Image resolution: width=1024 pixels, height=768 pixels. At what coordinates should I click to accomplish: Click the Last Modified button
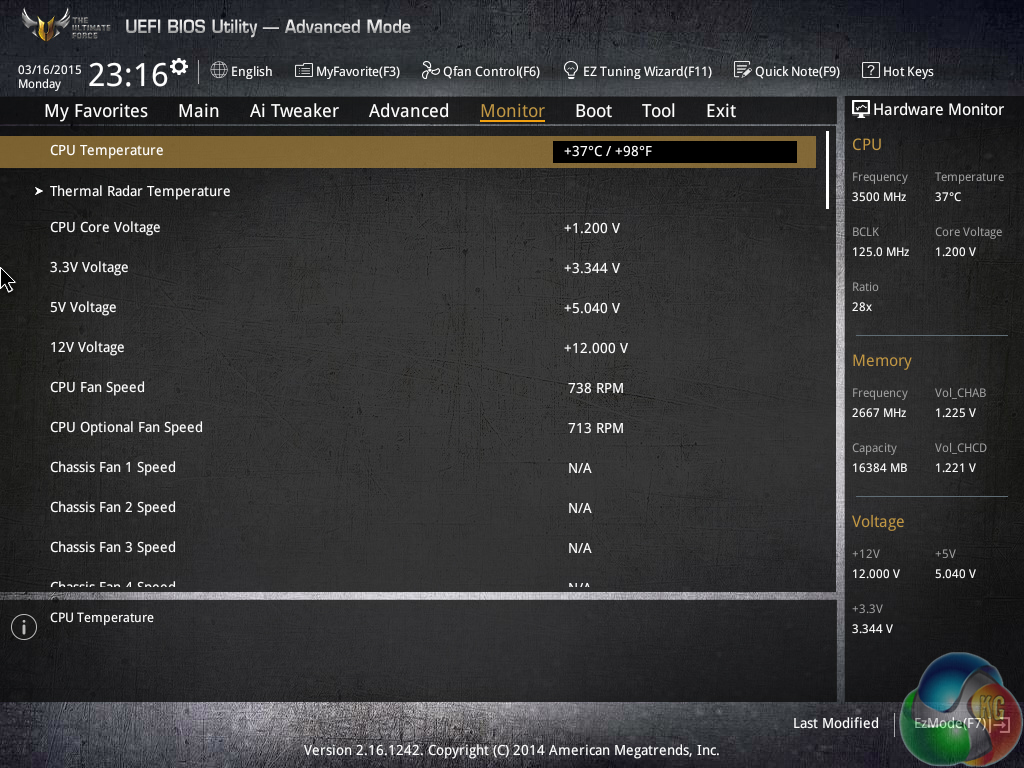tap(835, 723)
